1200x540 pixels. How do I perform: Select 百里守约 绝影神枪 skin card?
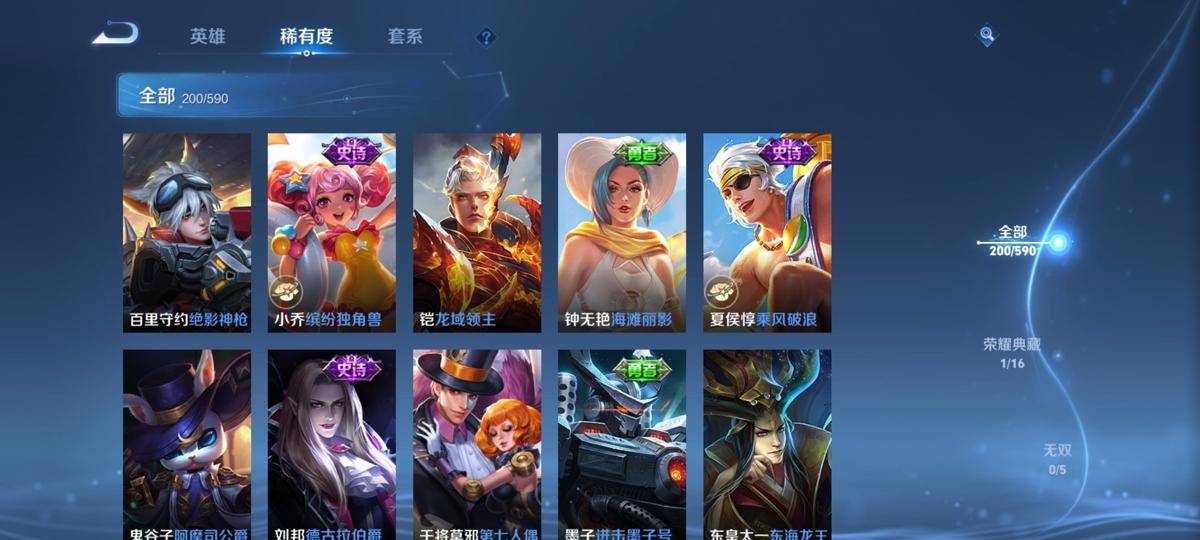[x=187, y=233]
